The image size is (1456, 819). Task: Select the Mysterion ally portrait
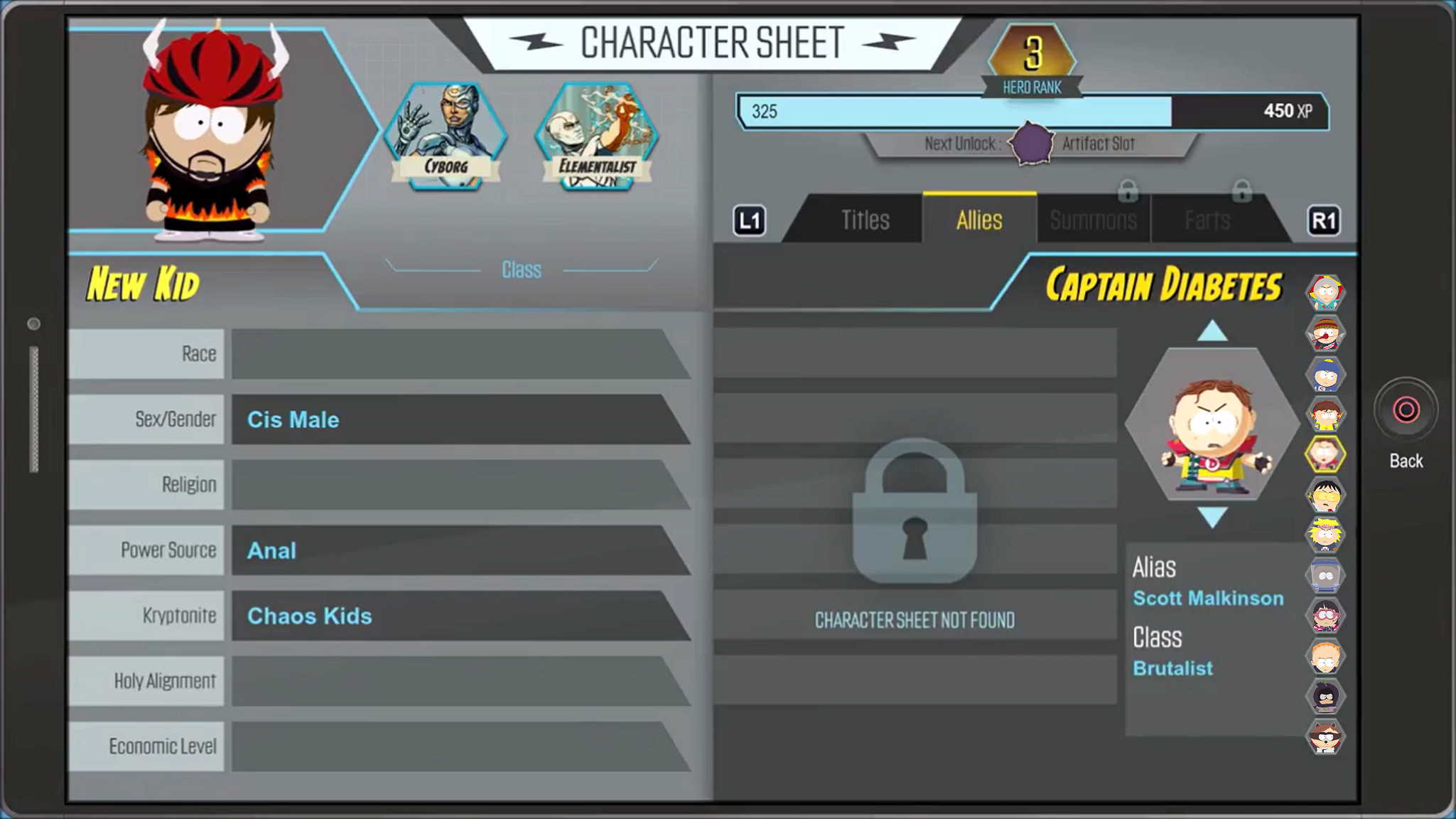click(1325, 697)
